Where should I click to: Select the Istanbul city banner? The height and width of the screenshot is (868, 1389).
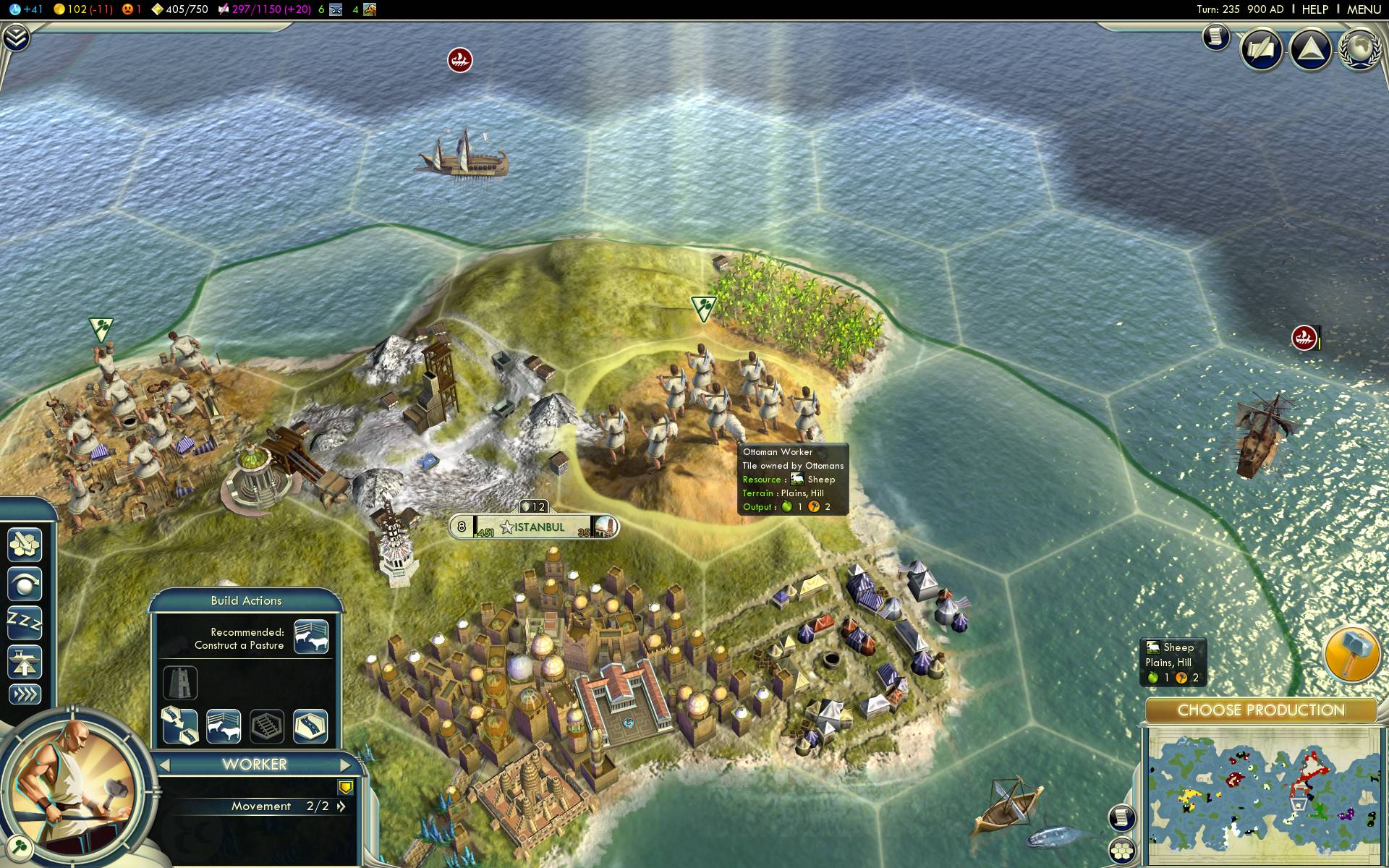click(535, 527)
